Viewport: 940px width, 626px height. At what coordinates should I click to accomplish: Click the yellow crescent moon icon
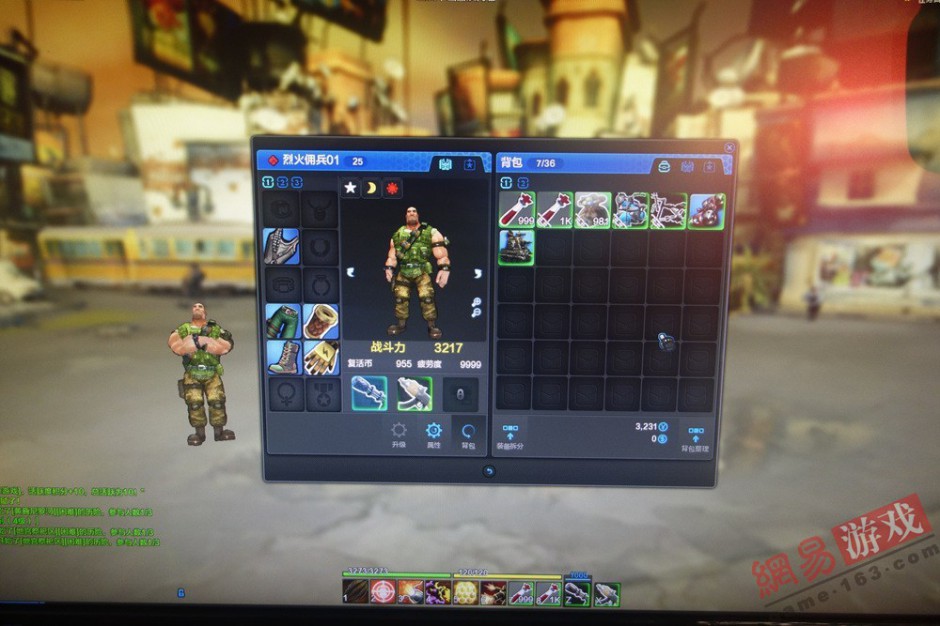(x=371, y=188)
